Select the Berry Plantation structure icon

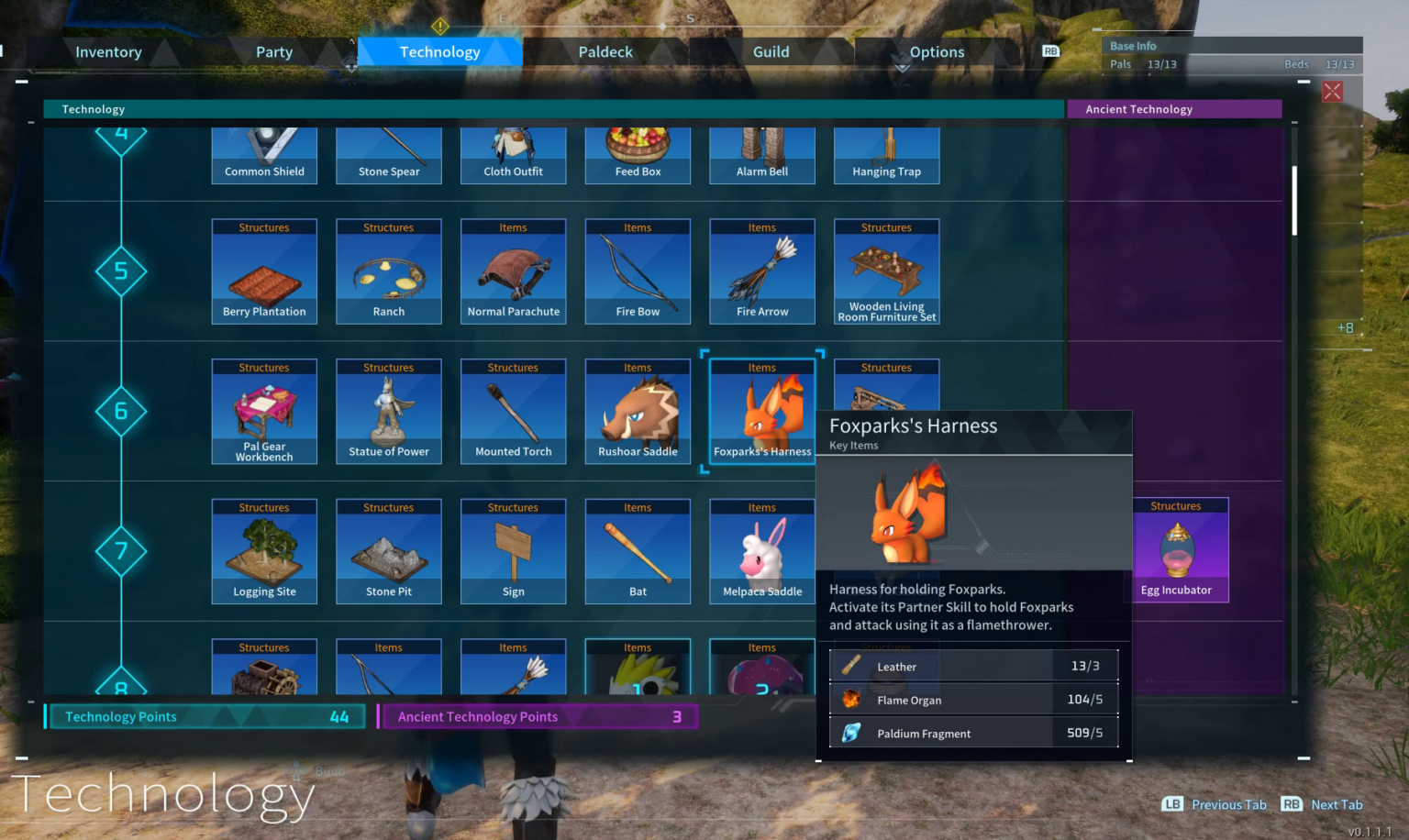tap(264, 271)
